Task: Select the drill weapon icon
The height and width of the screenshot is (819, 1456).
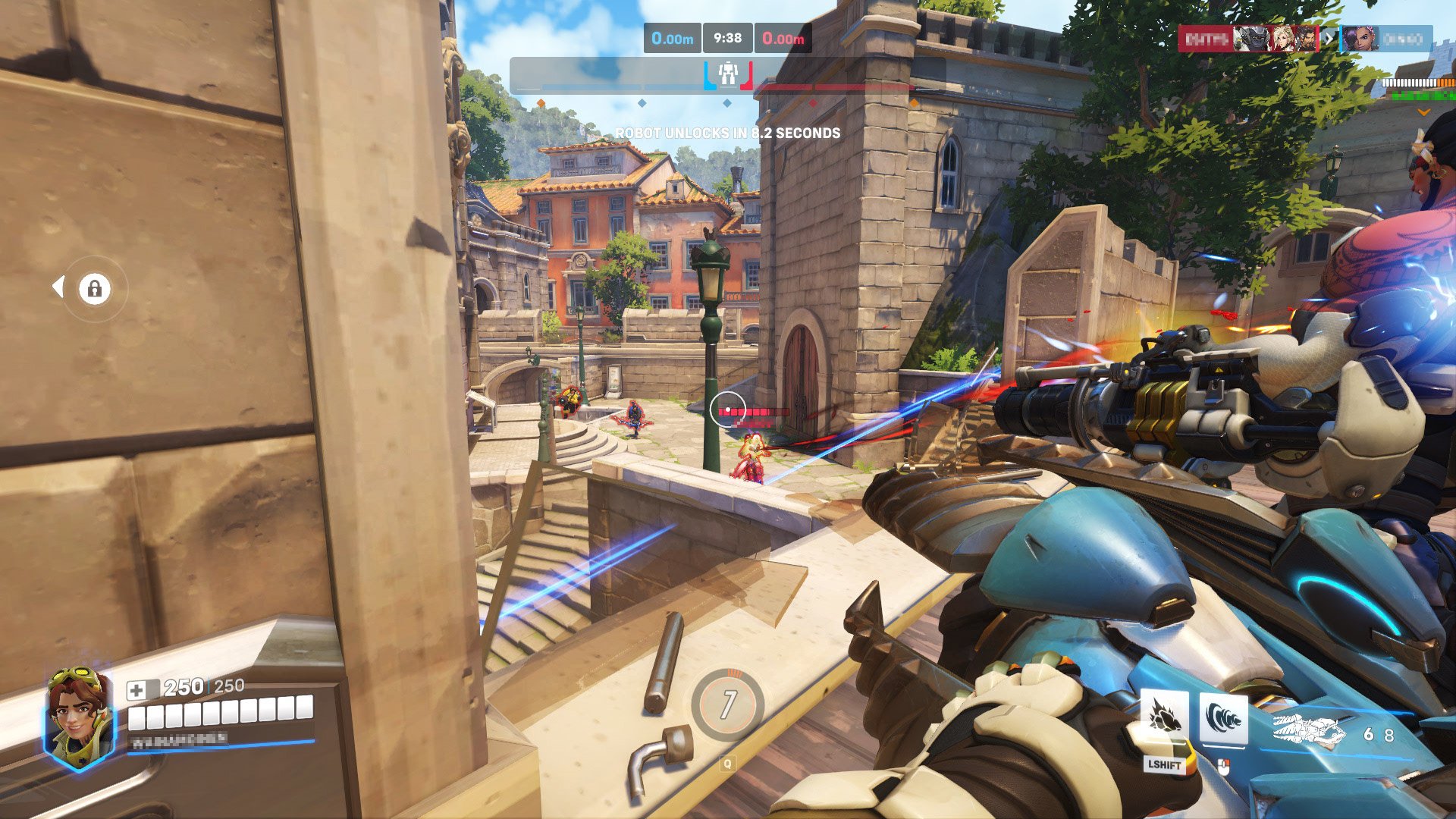Action: [x=1308, y=733]
